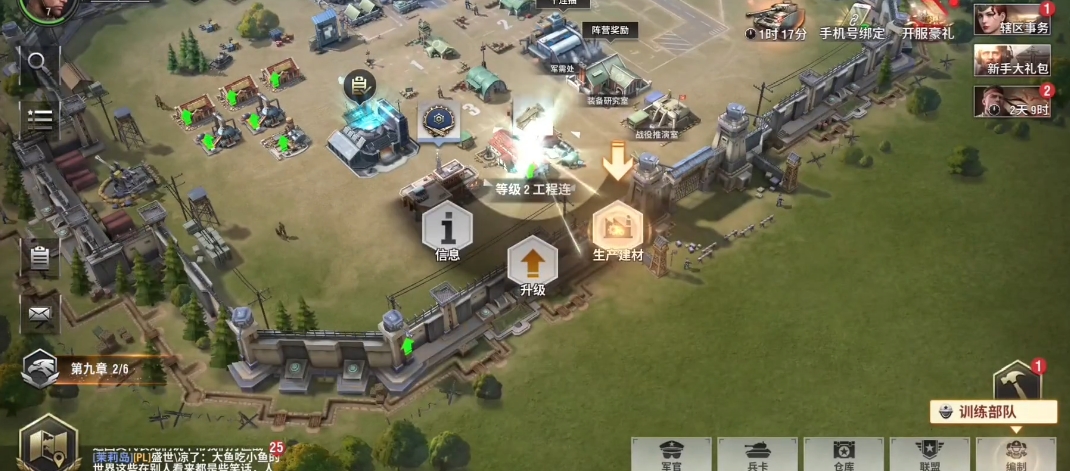Screen dimensions: 1070x471
Task: Open the 联盟 alliance menu
Action: click(x=929, y=454)
